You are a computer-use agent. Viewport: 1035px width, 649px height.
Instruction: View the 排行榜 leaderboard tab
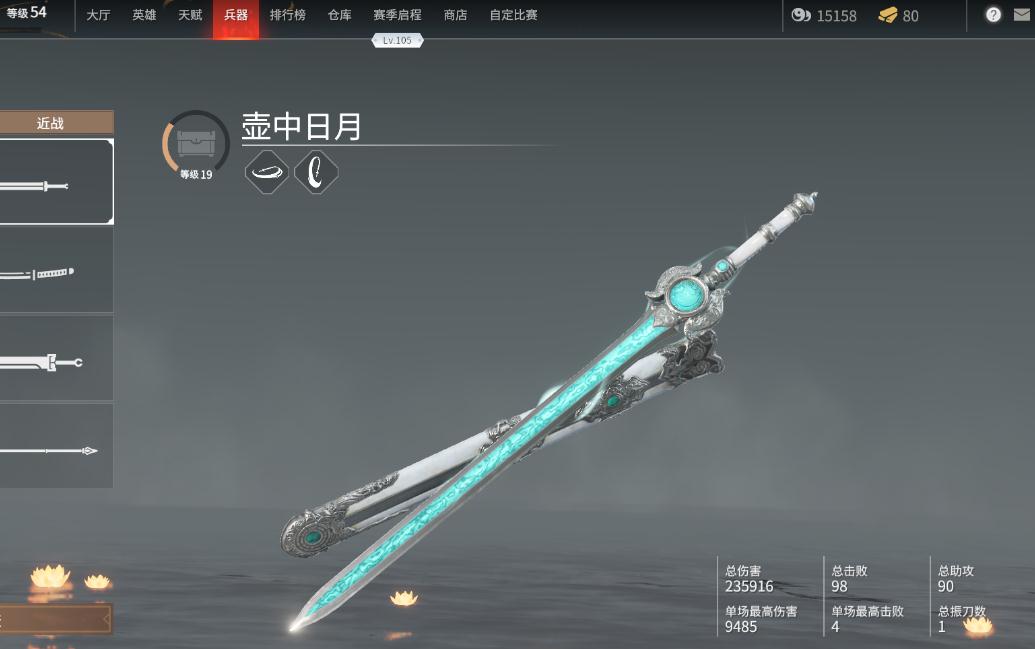point(287,15)
